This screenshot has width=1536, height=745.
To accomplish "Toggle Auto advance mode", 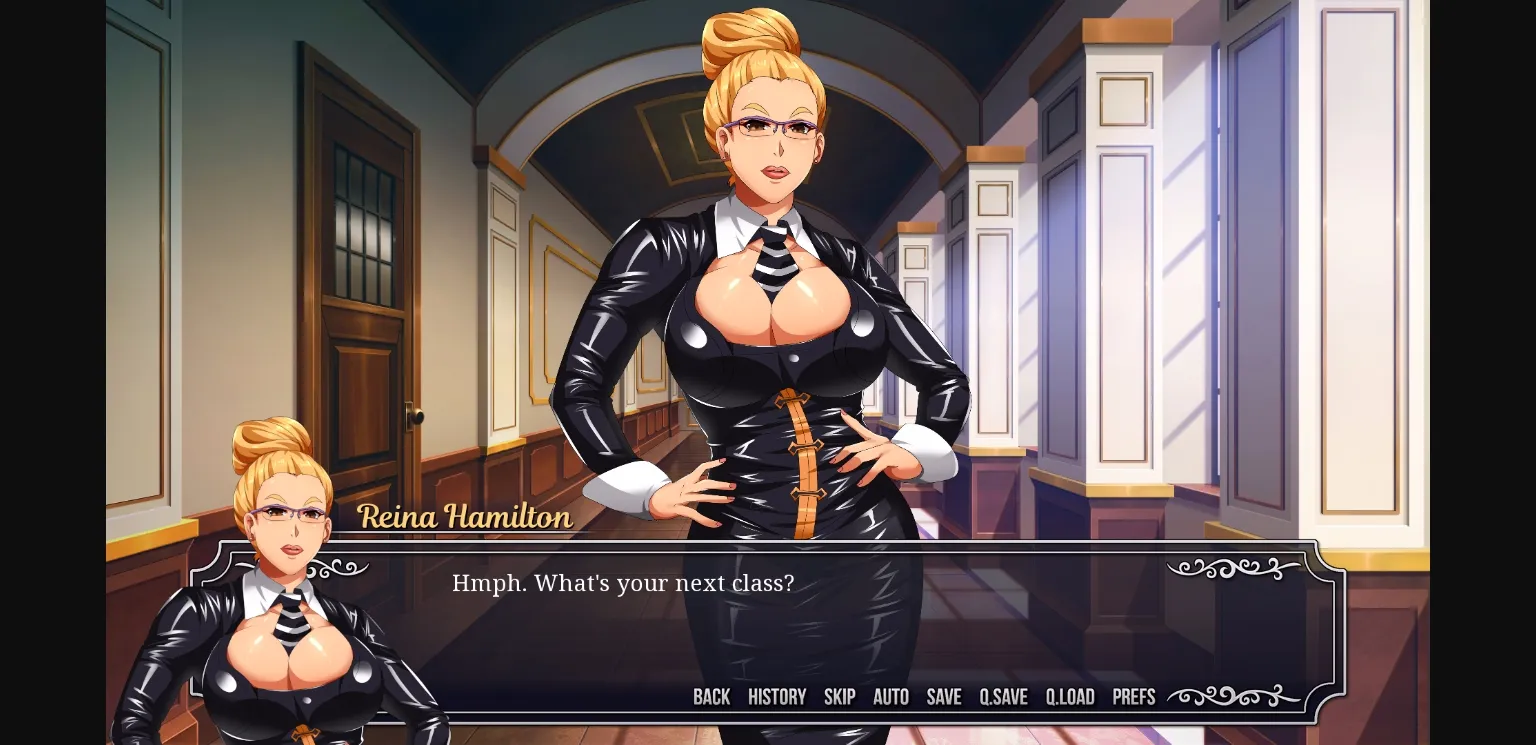I will point(890,697).
